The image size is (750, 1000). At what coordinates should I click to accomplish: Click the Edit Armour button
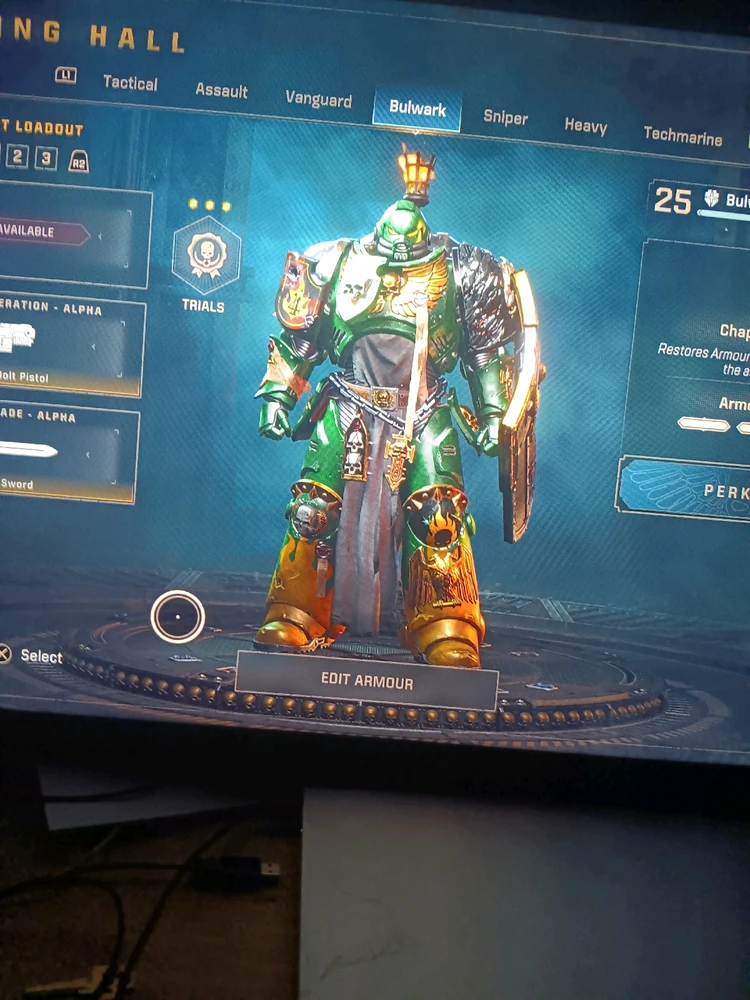[x=367, y=678]
